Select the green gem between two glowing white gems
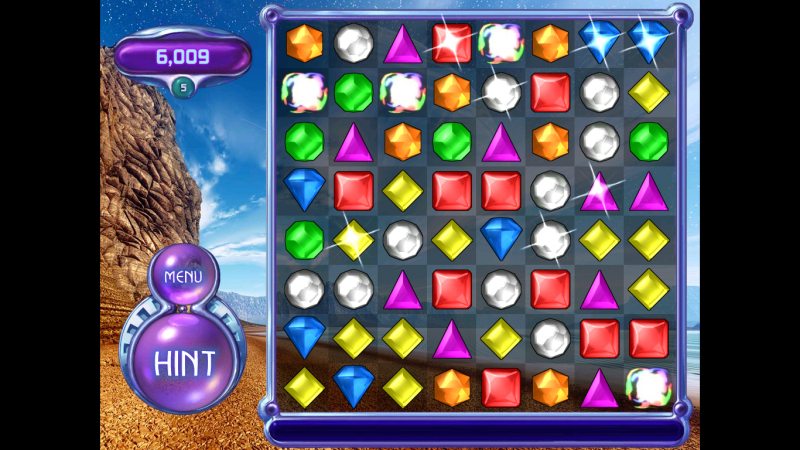Viewport: 800px width, 450px height. pyautogui.click(x=353, y=92)
